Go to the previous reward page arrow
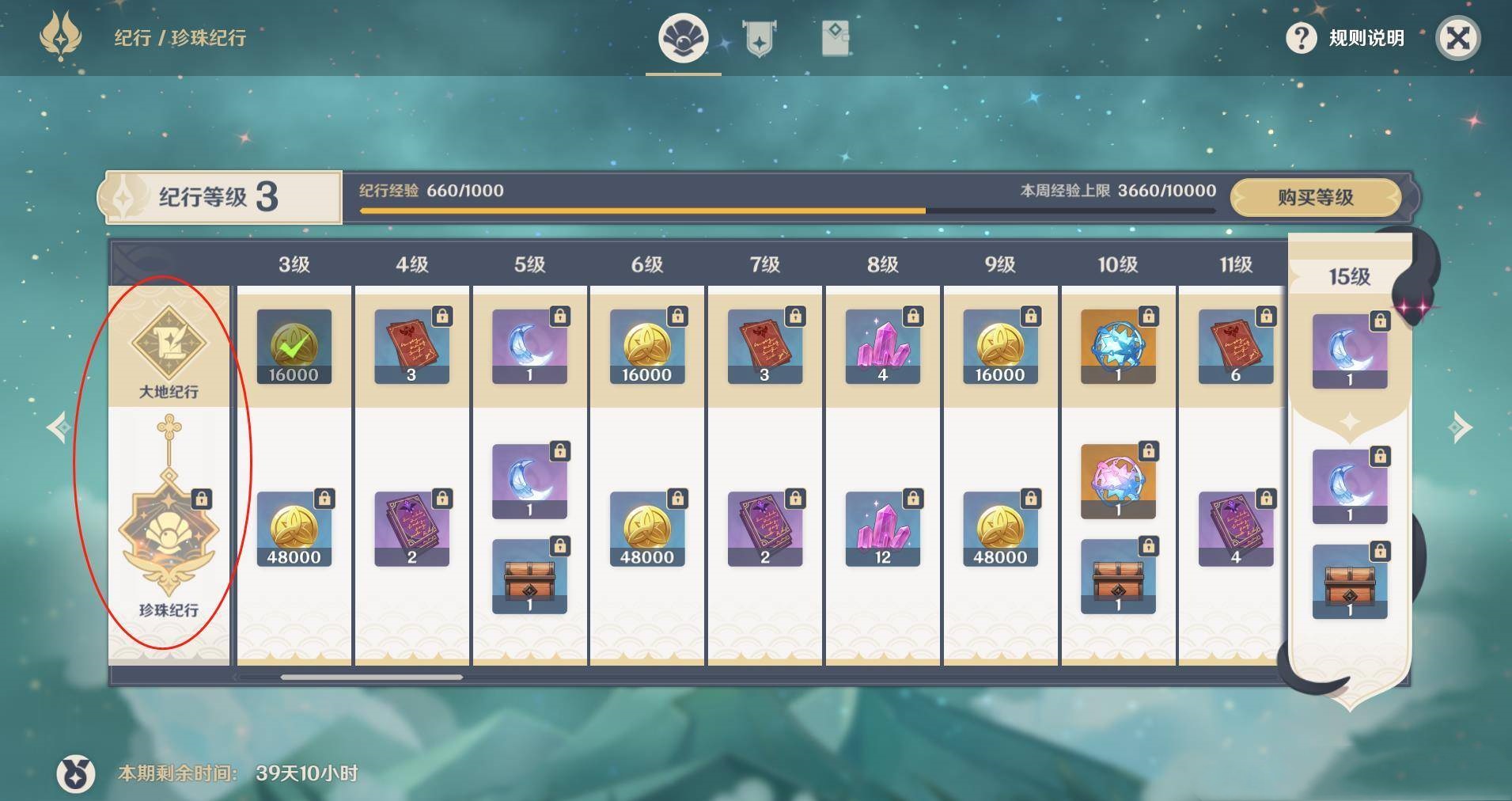1512x801 pixels. point(59,427)
